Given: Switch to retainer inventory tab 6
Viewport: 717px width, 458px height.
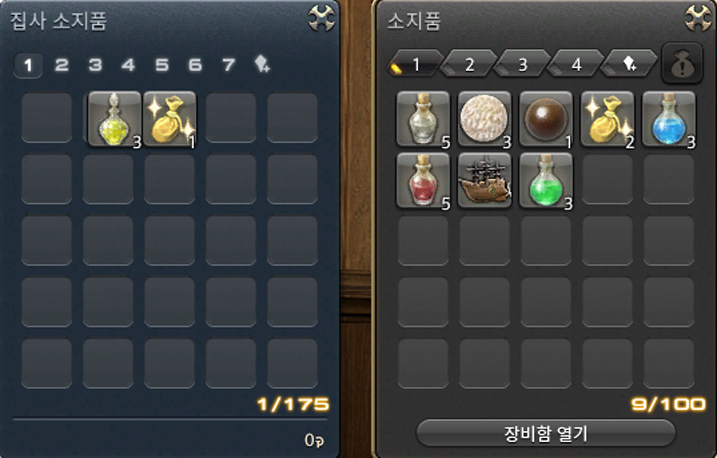Looking at the screenshot, I should pos(195,66).
